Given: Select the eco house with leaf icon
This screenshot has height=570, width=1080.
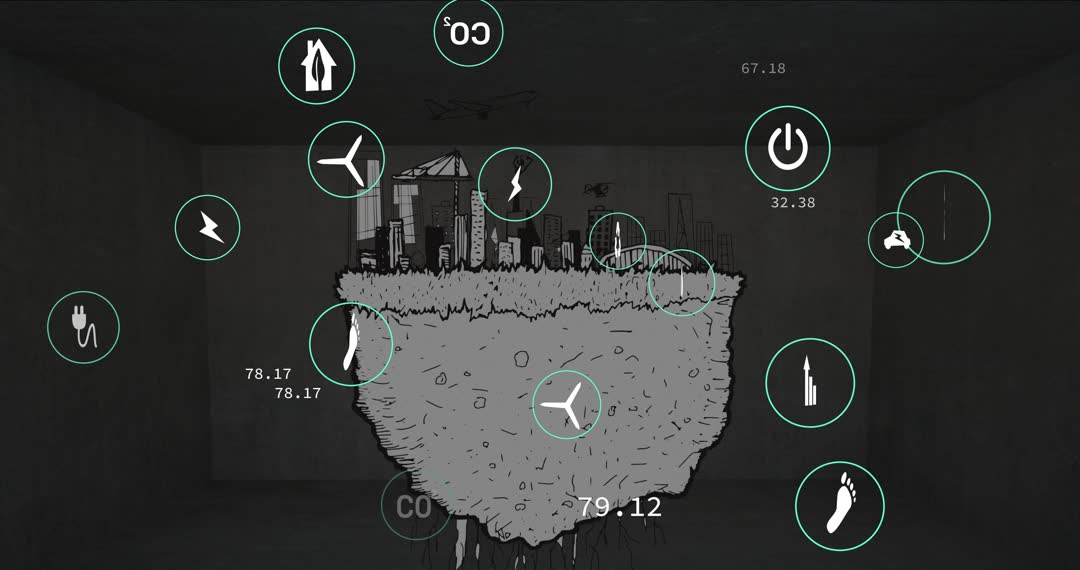Looking at the screenshot, I should click(316, 65).
